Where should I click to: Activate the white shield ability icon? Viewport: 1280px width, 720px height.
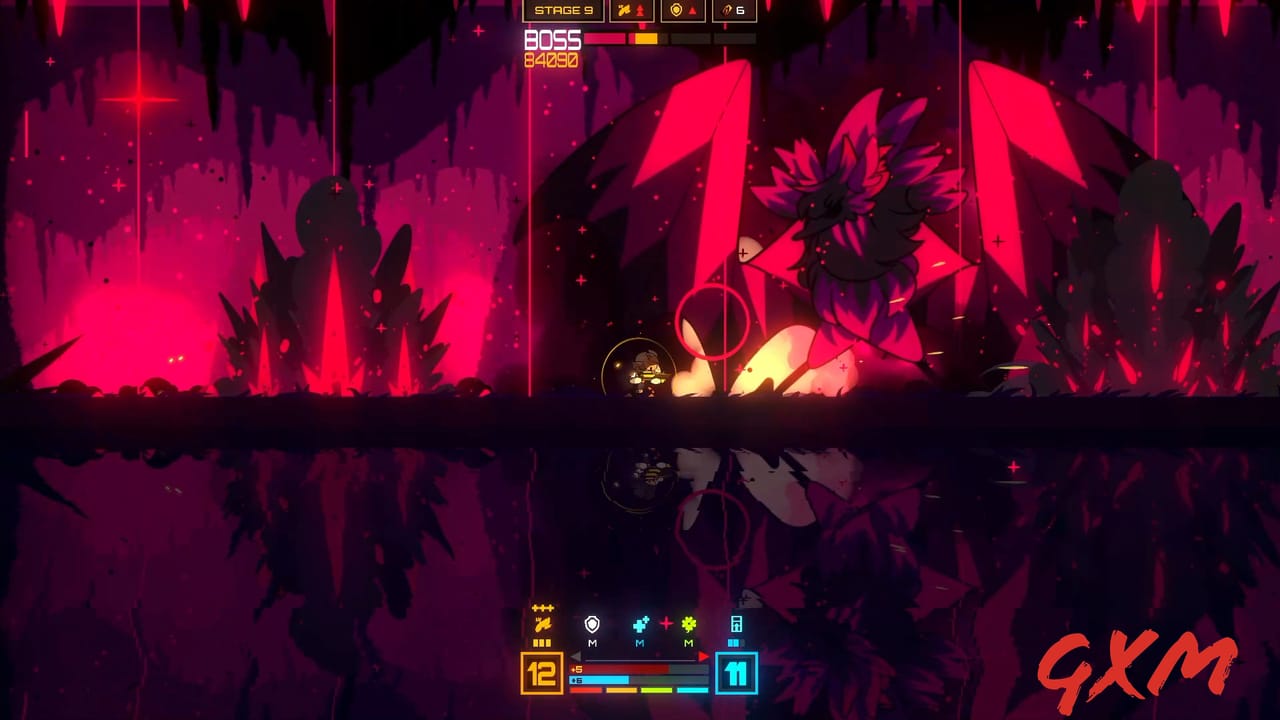pyautogui.click(x=591, y=625)
